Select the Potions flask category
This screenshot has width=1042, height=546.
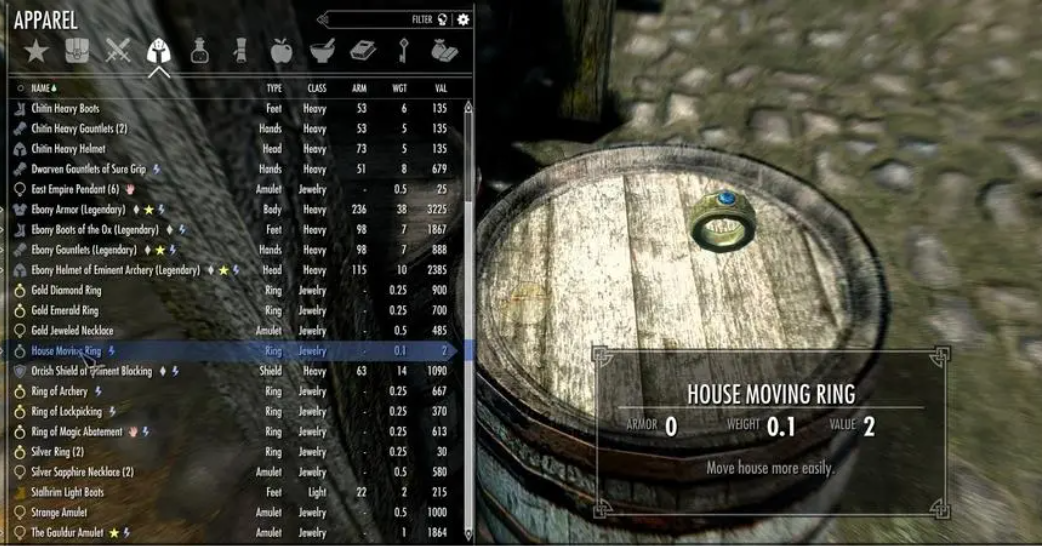(200, 50)
